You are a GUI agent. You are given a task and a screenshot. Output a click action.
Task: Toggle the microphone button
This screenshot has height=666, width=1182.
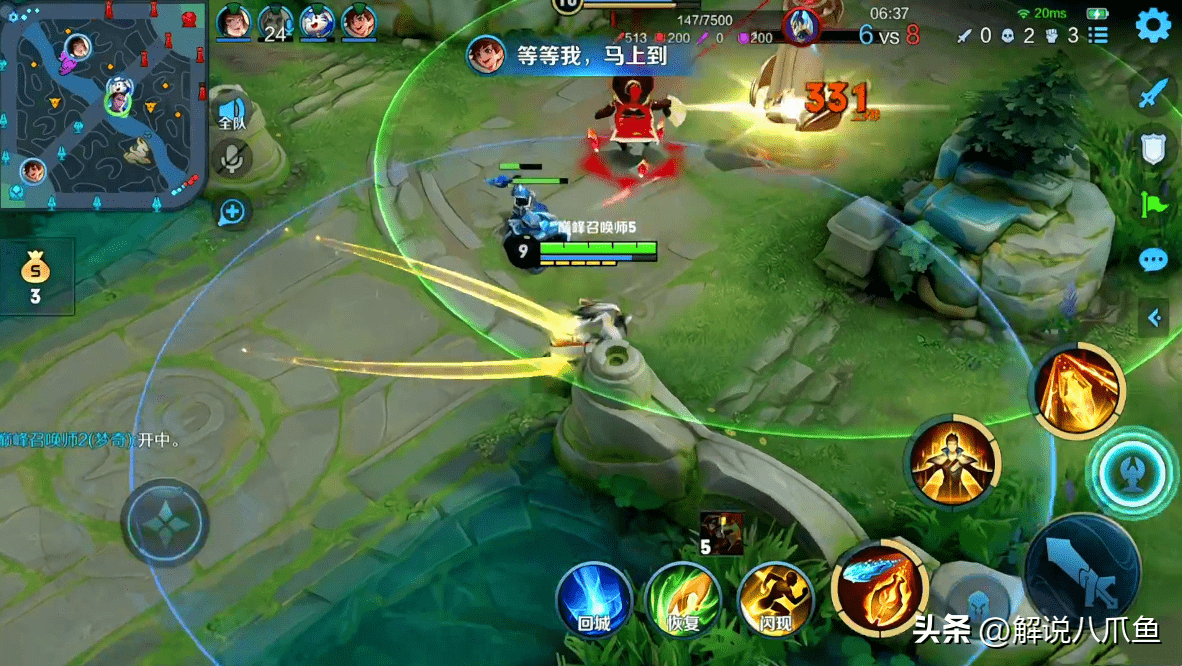click(232, 159)
